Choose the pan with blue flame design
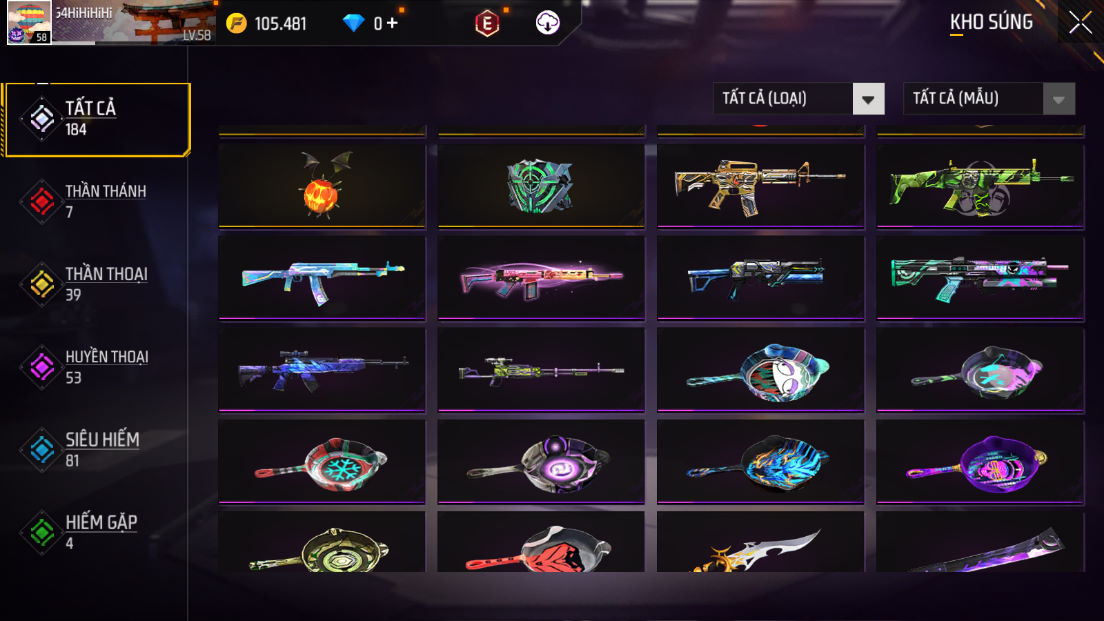This screenshot has height=621, width=1104. 760,461
